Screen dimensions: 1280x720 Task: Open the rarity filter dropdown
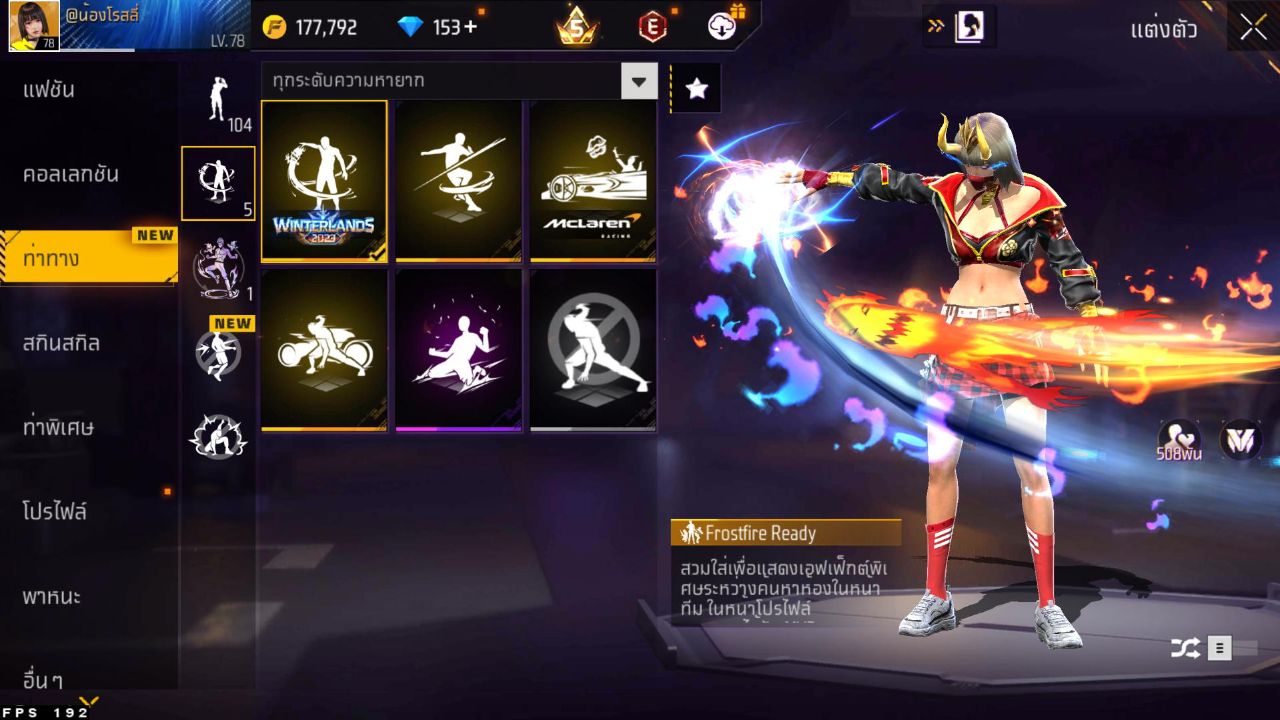pyautogui.click(x=639, y=81)
